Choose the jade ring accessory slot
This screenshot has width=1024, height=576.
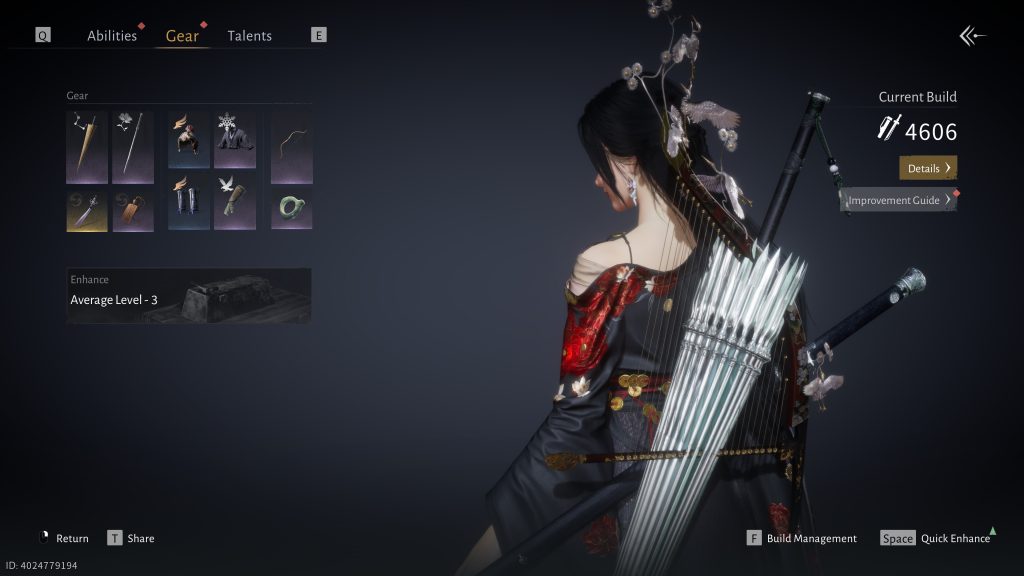(x=292, y=208)
